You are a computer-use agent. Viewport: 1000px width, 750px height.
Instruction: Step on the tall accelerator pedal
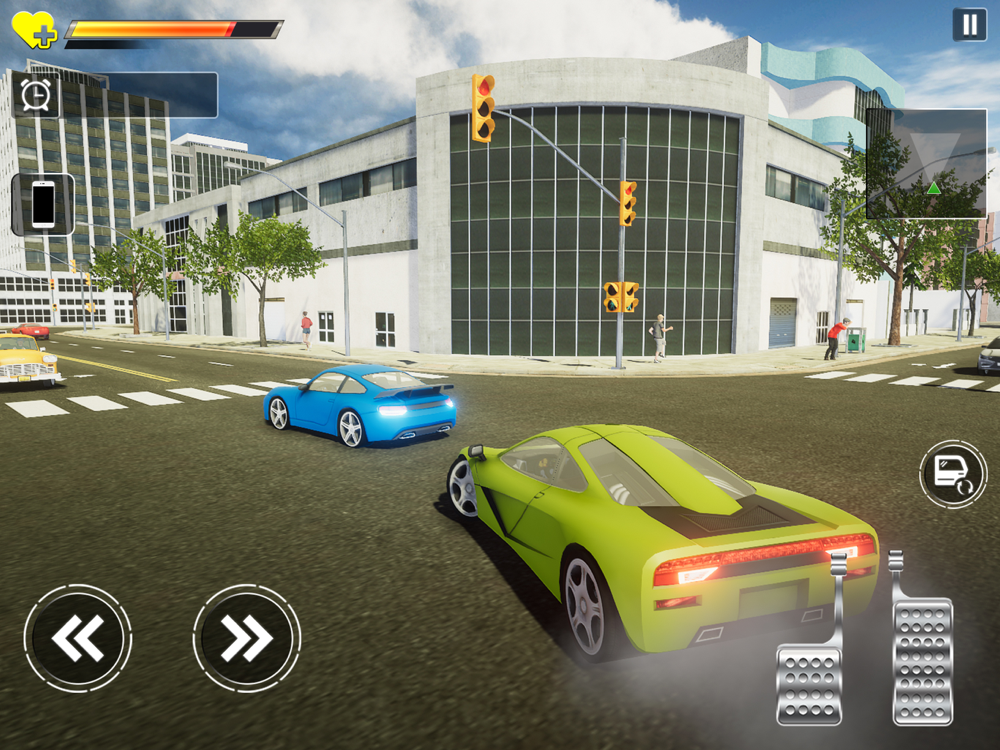[x=922, y=655]
